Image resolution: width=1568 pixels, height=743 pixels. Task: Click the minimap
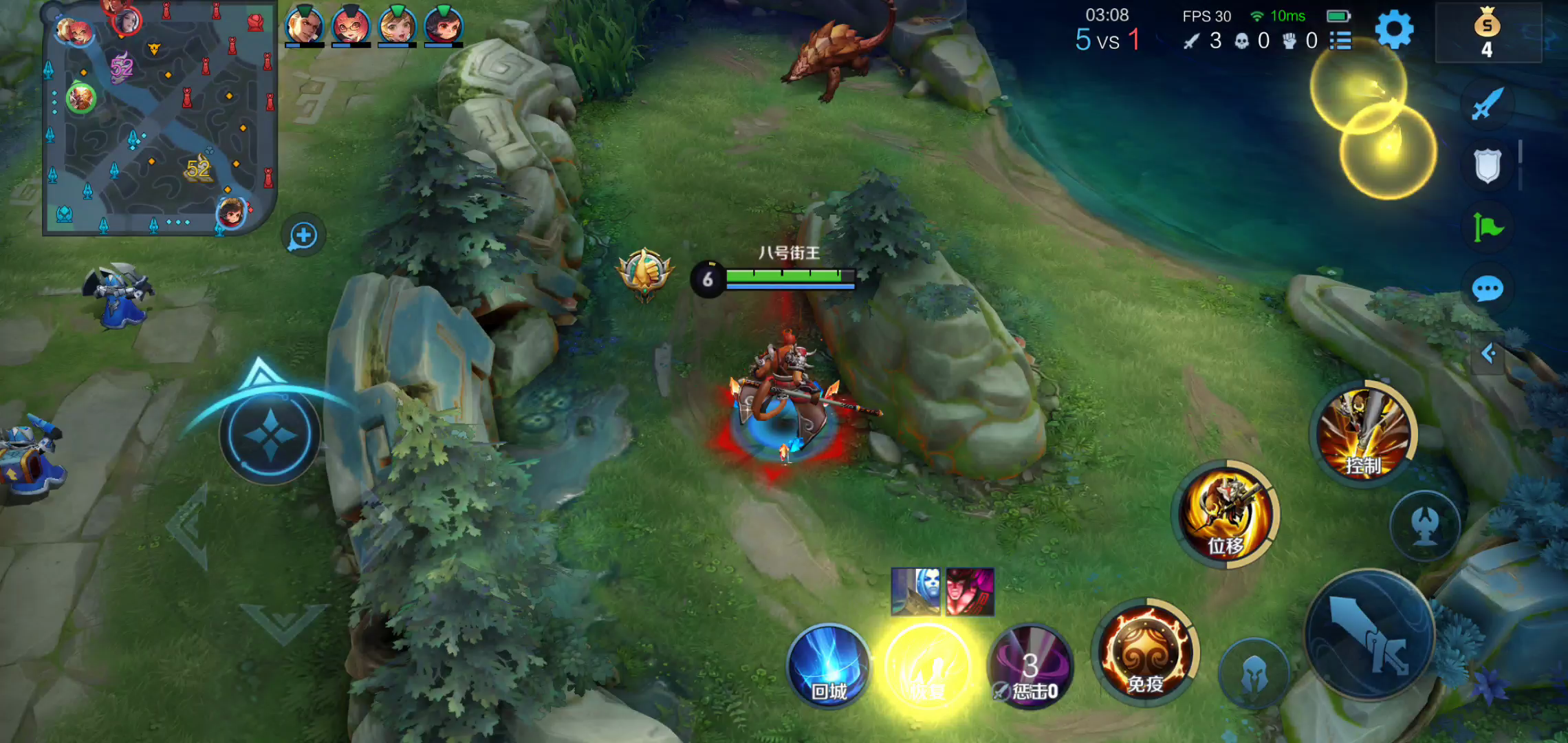click(x=160, y=118)
